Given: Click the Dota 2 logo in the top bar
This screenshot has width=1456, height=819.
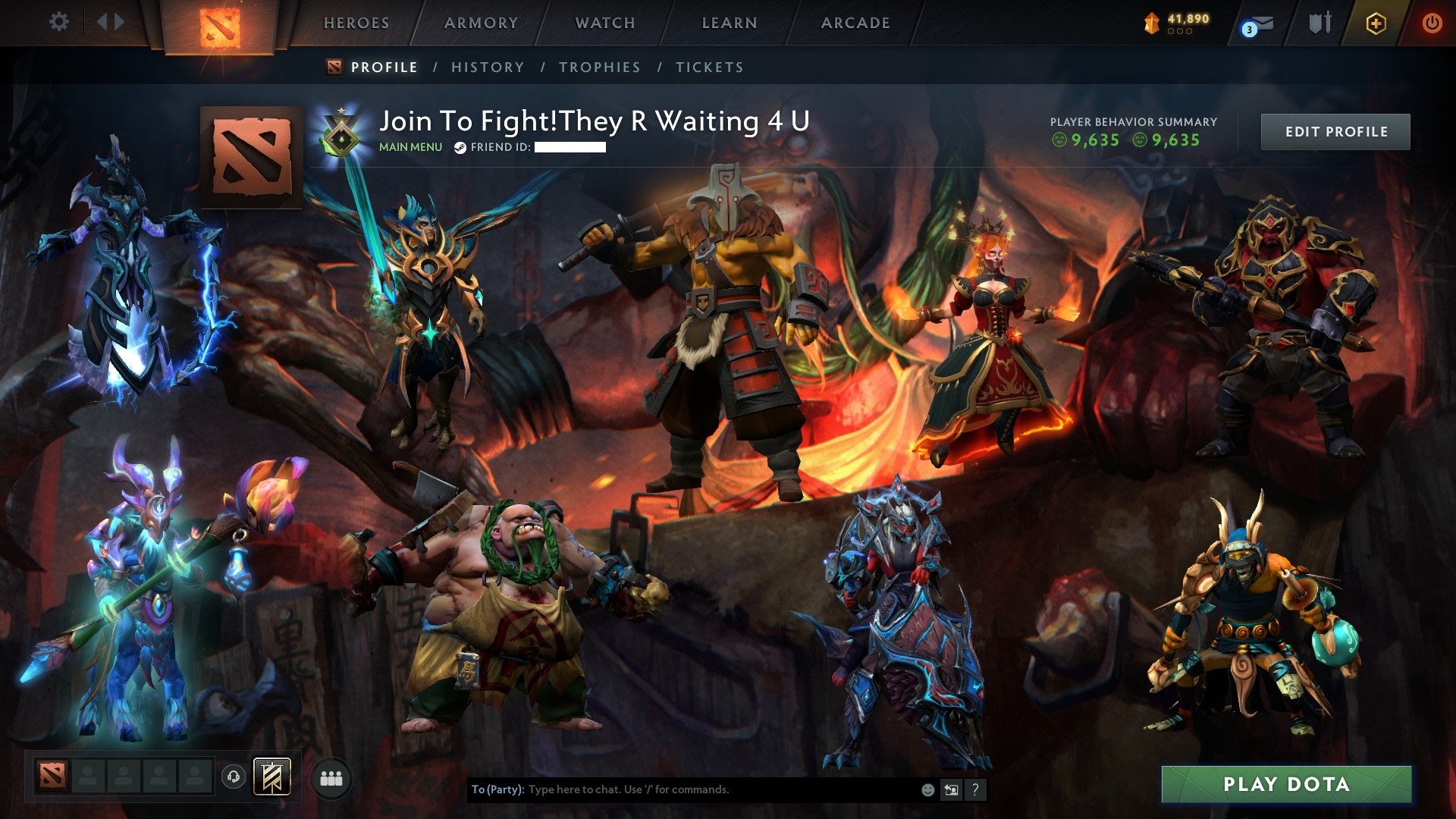Looking at the screenshot, I should [219, 25].
